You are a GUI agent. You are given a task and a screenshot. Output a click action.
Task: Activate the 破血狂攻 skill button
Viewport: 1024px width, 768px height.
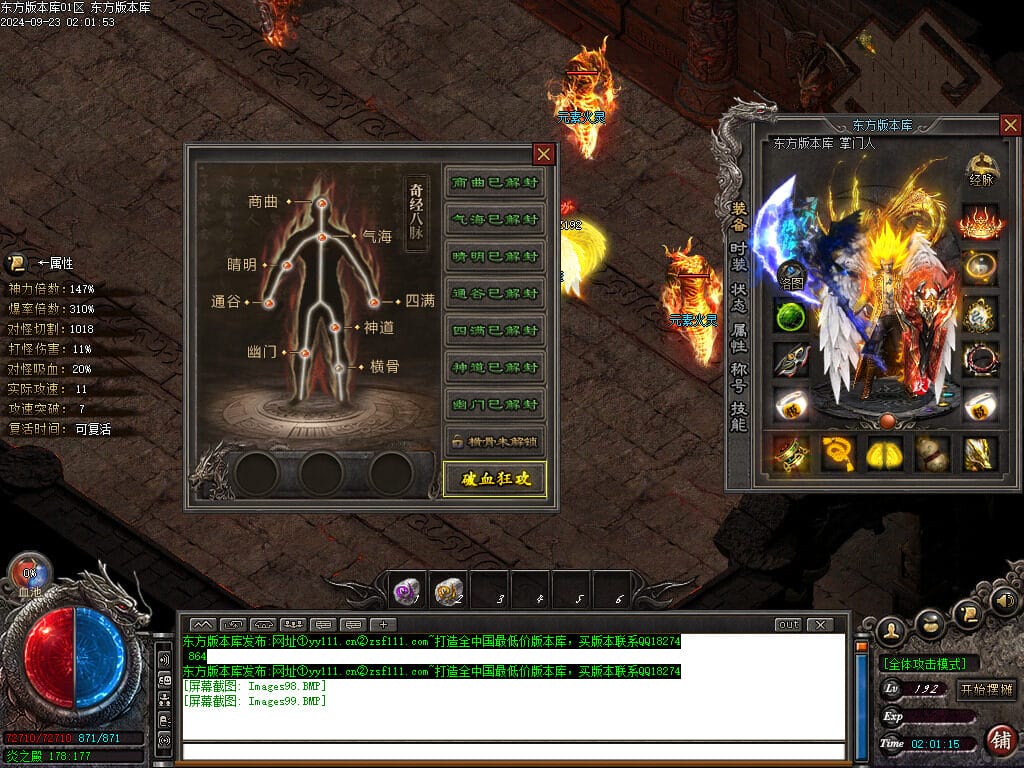495,479
